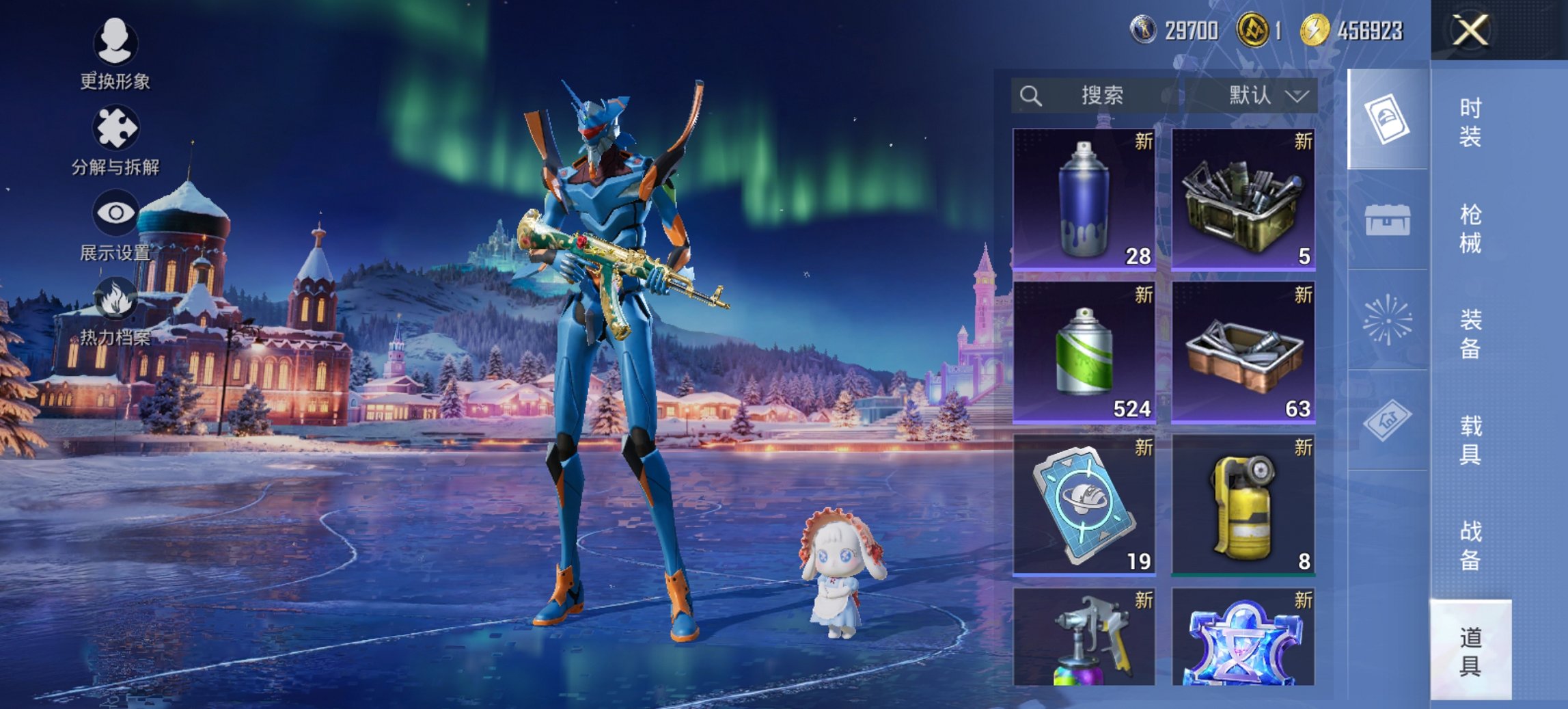Open 热力档案 heat profile
Viewport: 1568px width, 709px height.
(x=115, y=311)
